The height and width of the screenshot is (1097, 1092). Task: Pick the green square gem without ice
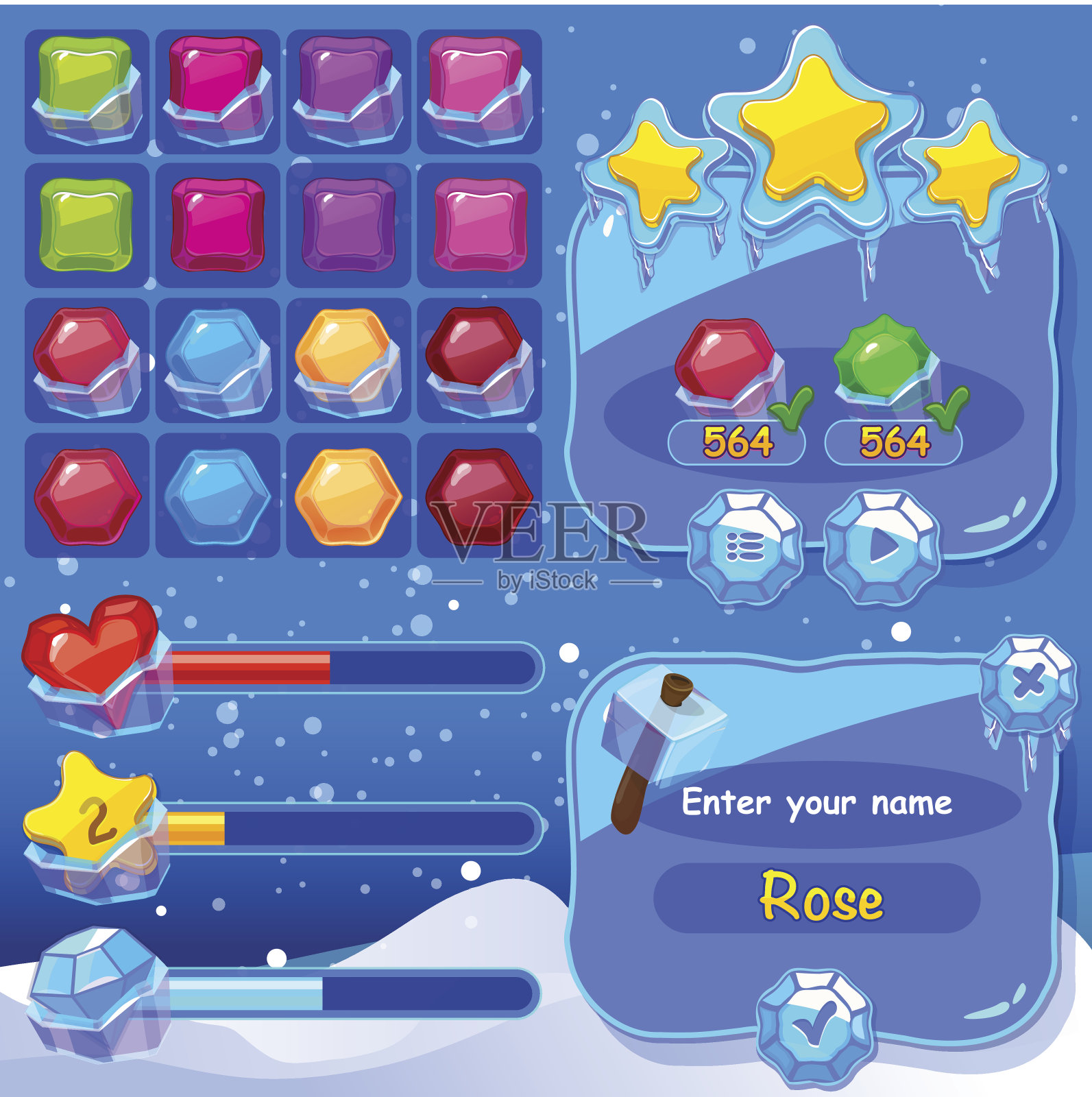(x=86, y=225)
